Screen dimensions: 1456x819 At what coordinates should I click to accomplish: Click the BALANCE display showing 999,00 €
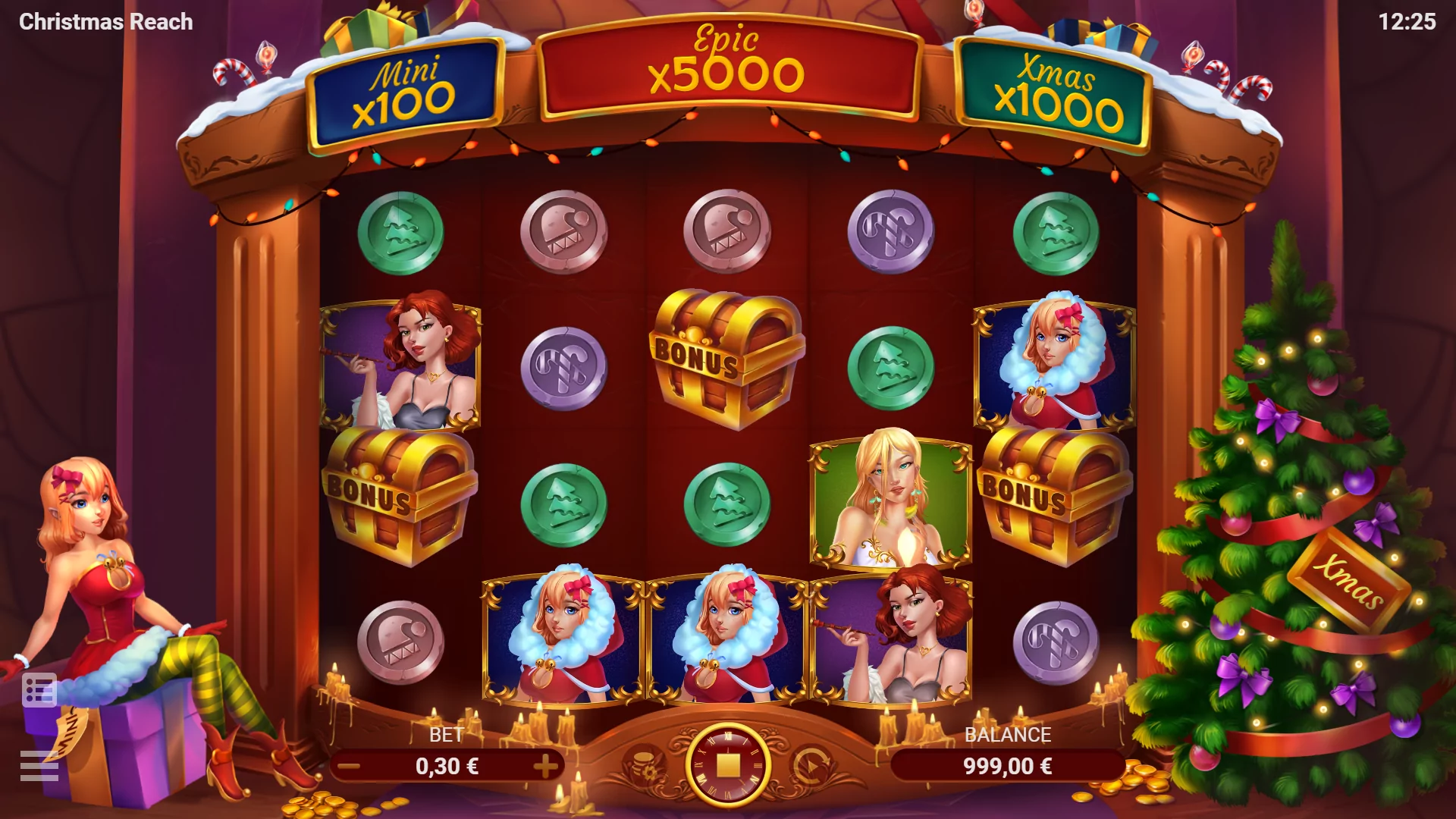1009,766
